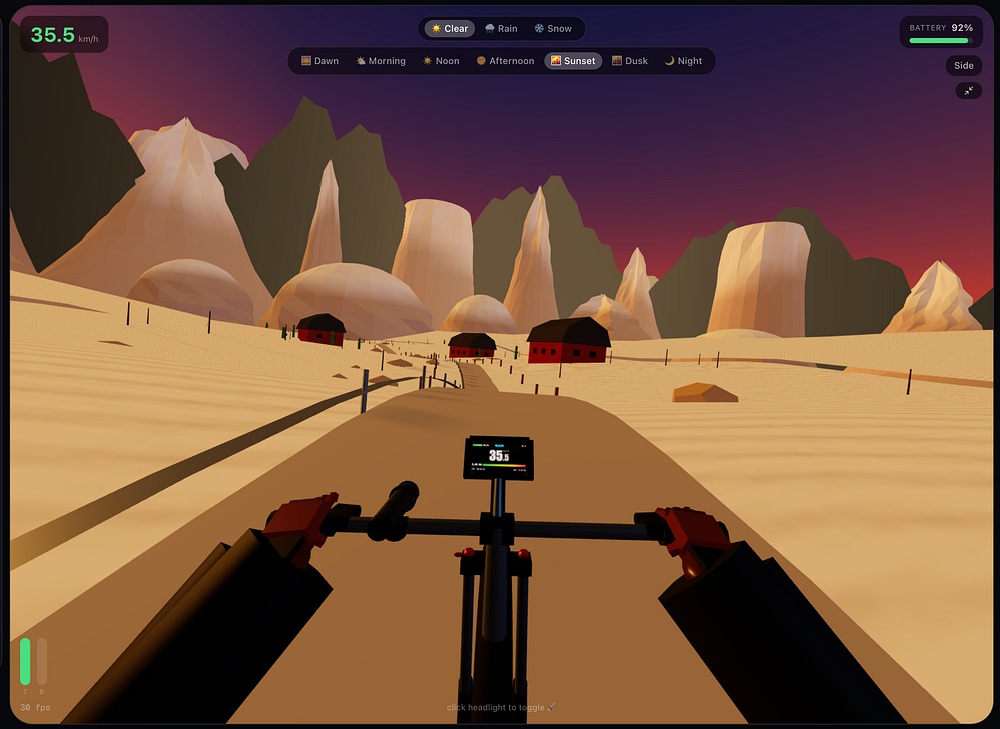The width and height of the screenshot is (1000, 729).
Task: Select the Afternoon time option
Action: (505, 61)
